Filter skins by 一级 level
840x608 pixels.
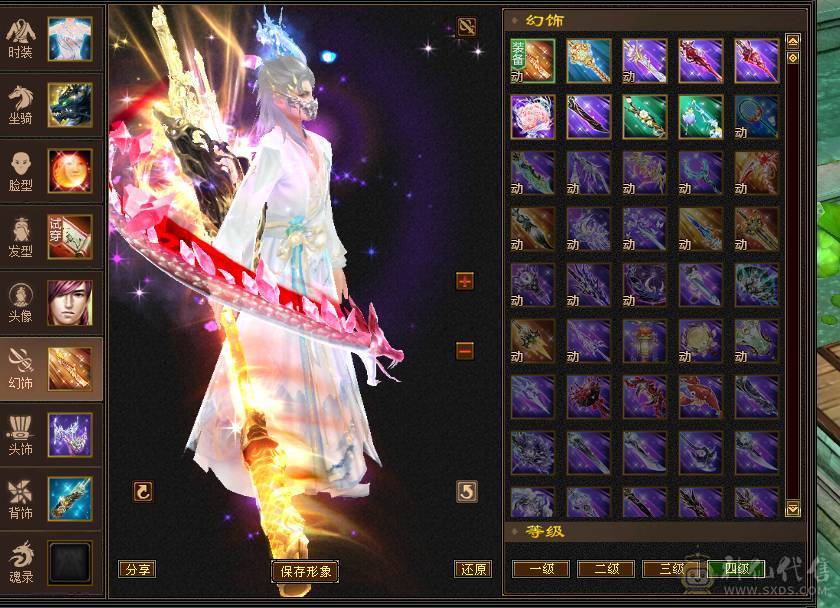click(x=541, y=569)
